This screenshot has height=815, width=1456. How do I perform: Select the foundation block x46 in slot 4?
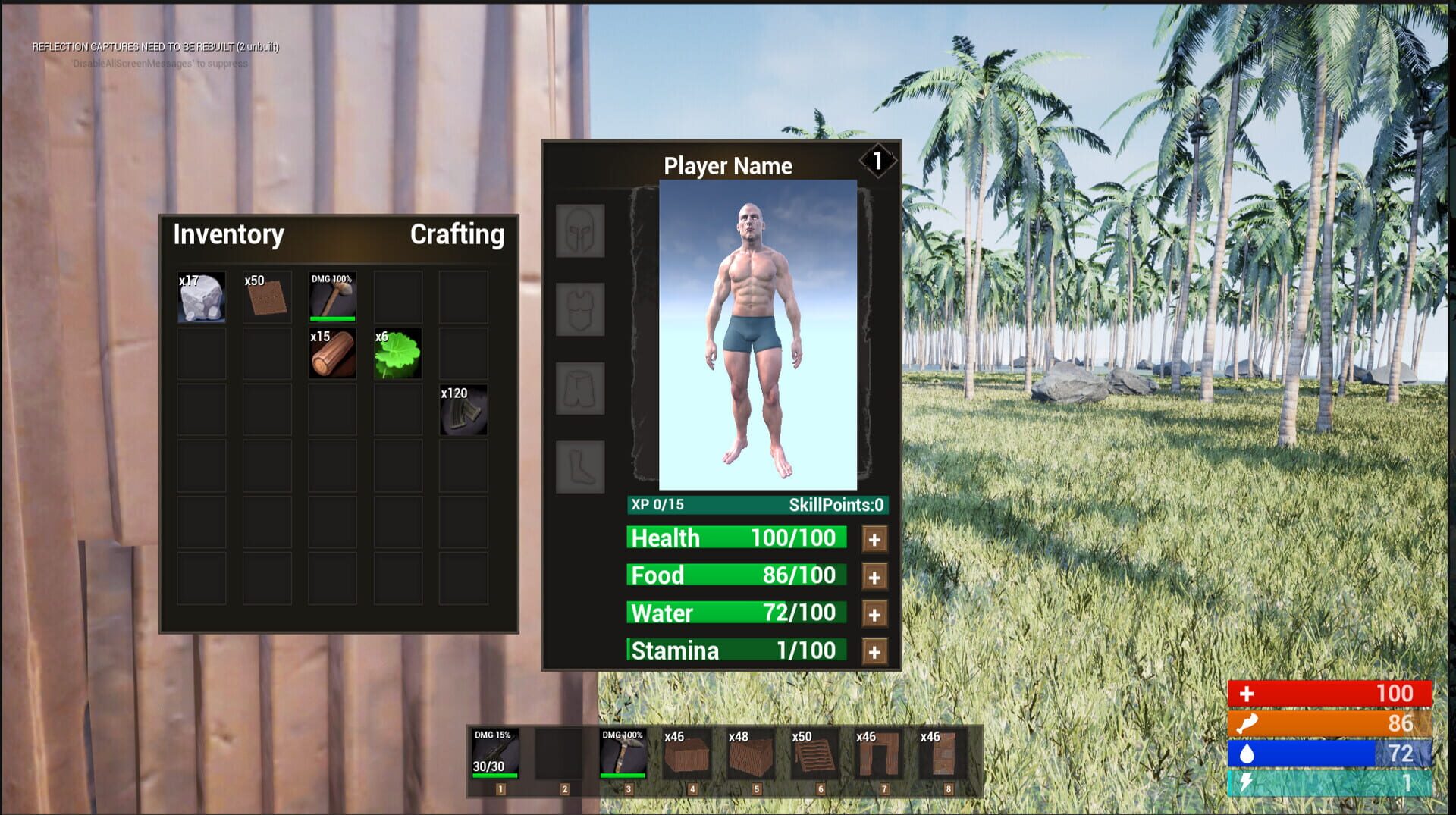click(688, 754)
